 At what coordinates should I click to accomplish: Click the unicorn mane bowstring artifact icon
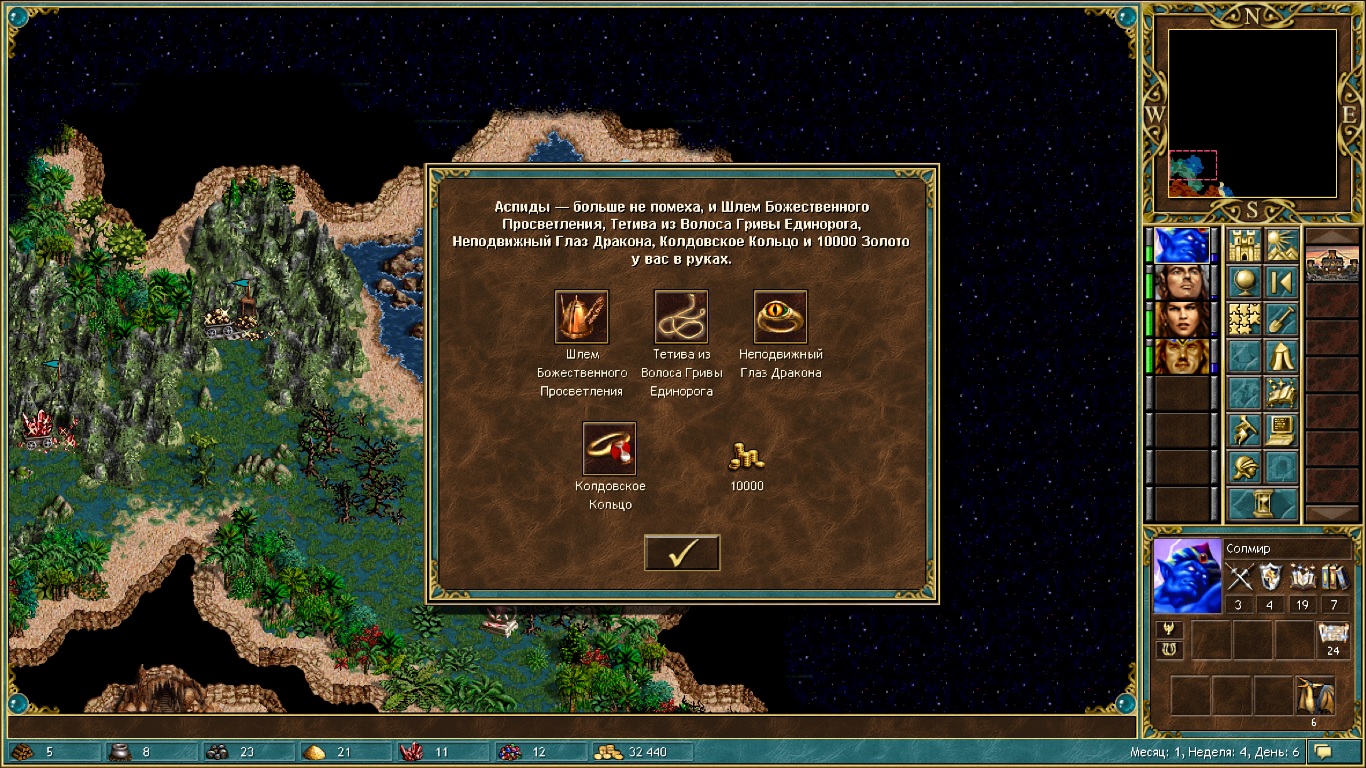pyautogui.click(x=681, y=317)
